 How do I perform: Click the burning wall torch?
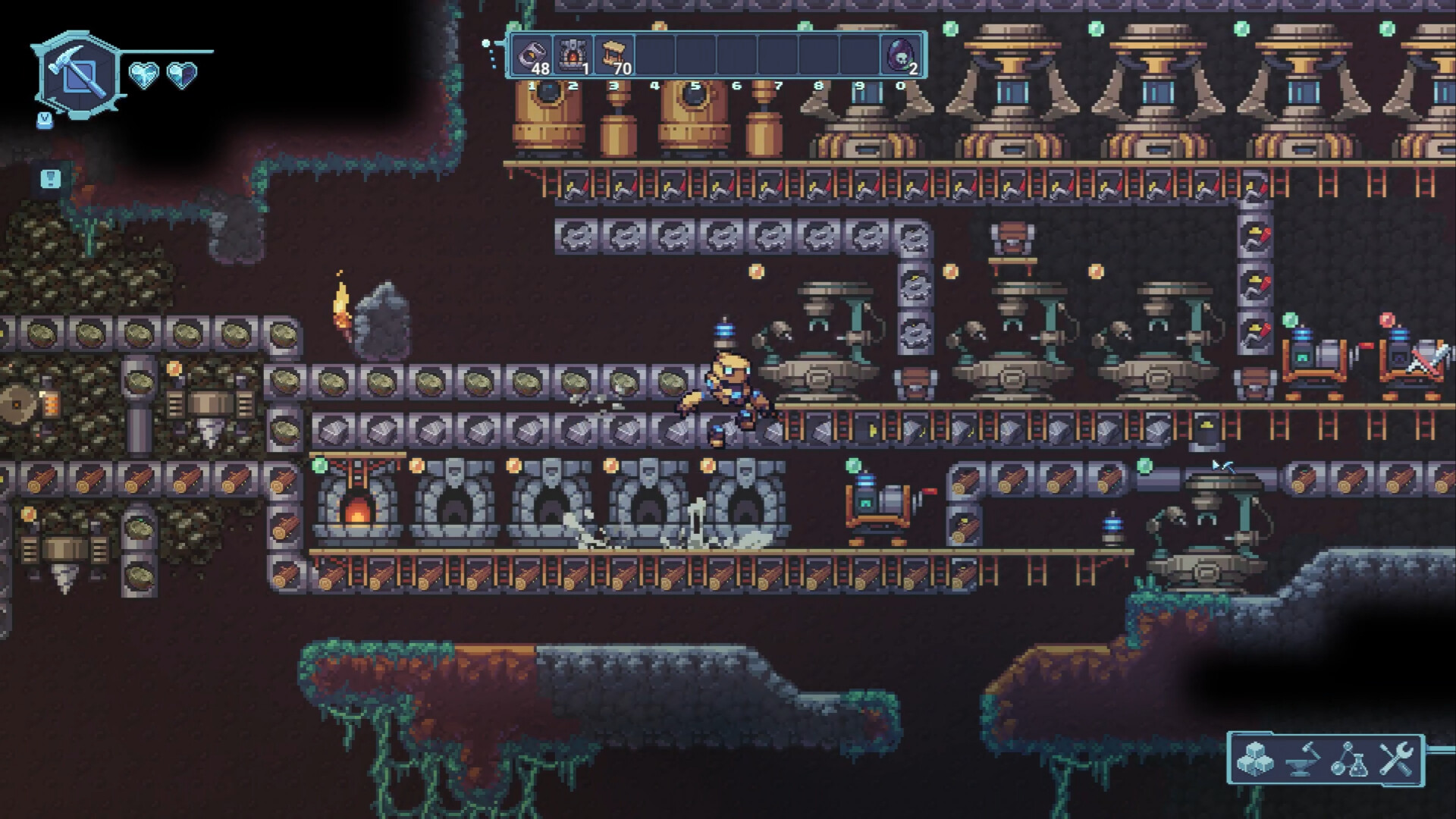click(x=341, y=303)
